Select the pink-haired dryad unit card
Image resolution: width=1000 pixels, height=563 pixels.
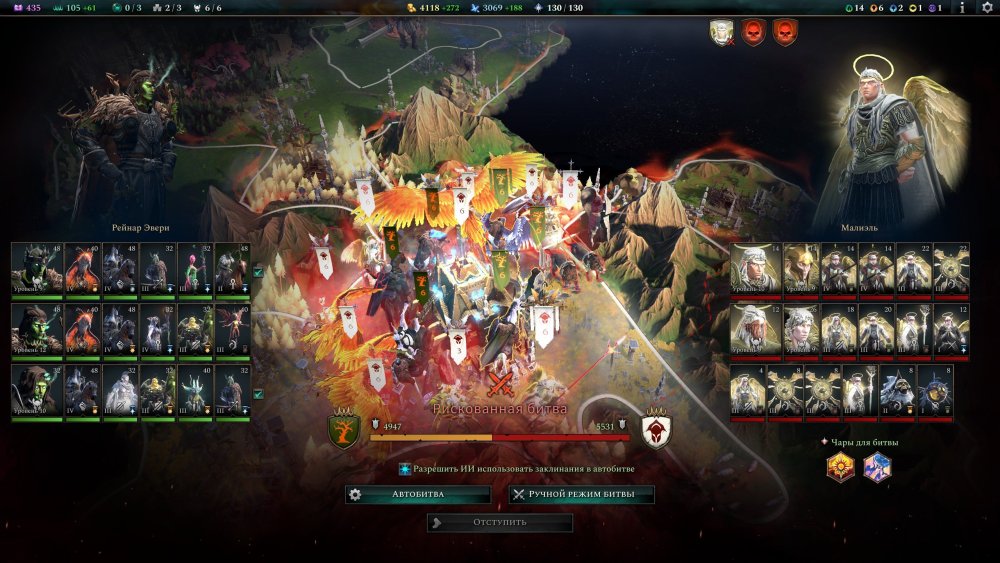pyautogui.click(x=192, y=267)
